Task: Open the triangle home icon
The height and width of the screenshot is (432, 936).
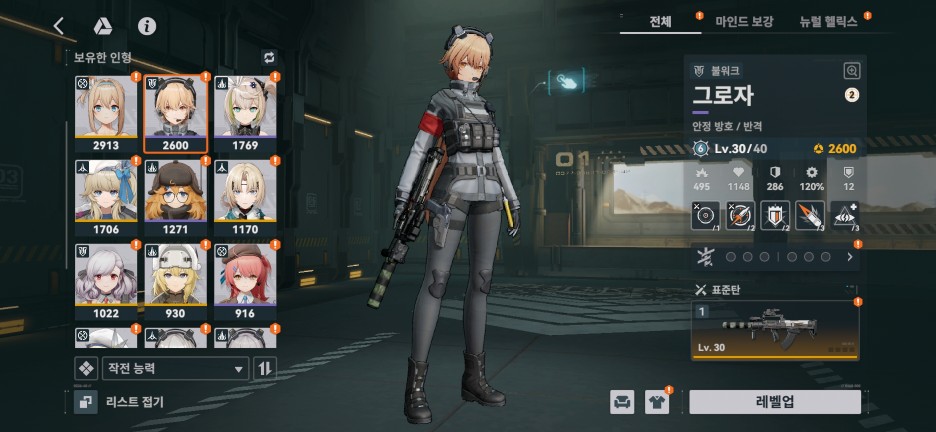Action: [102, 26]
